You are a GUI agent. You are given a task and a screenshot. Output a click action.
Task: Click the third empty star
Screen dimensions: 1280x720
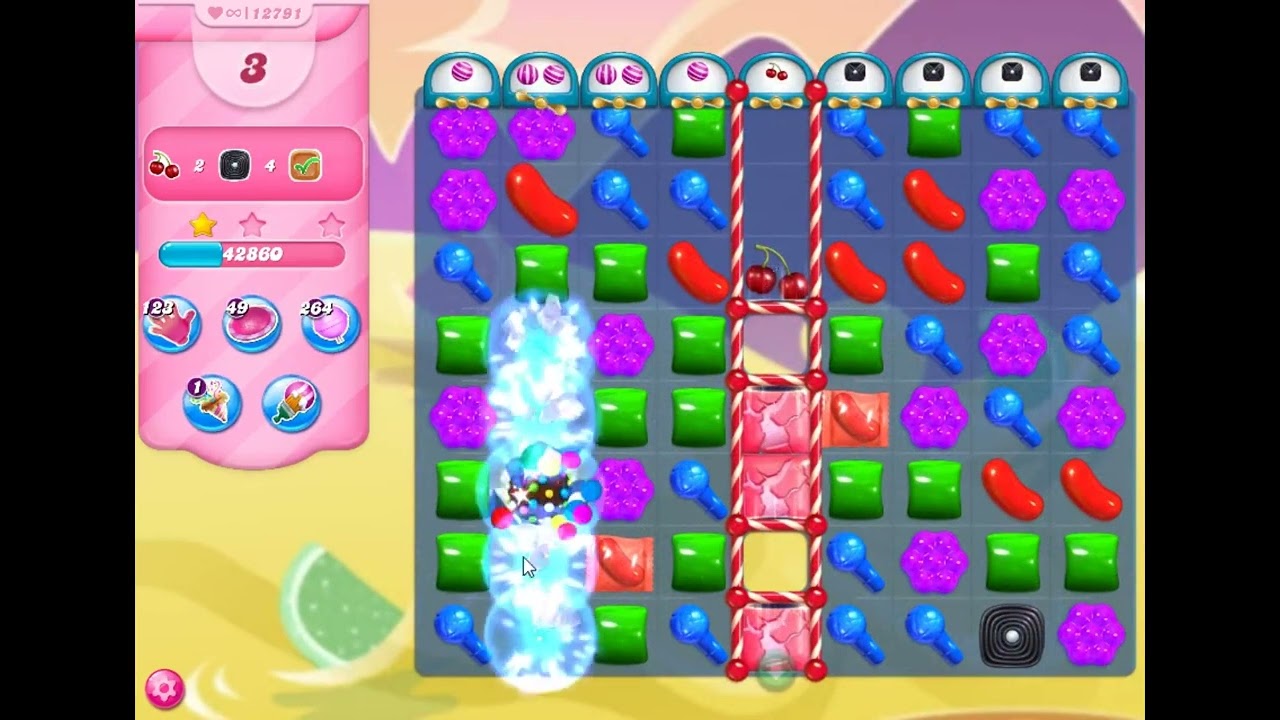[x=330, y=224]
